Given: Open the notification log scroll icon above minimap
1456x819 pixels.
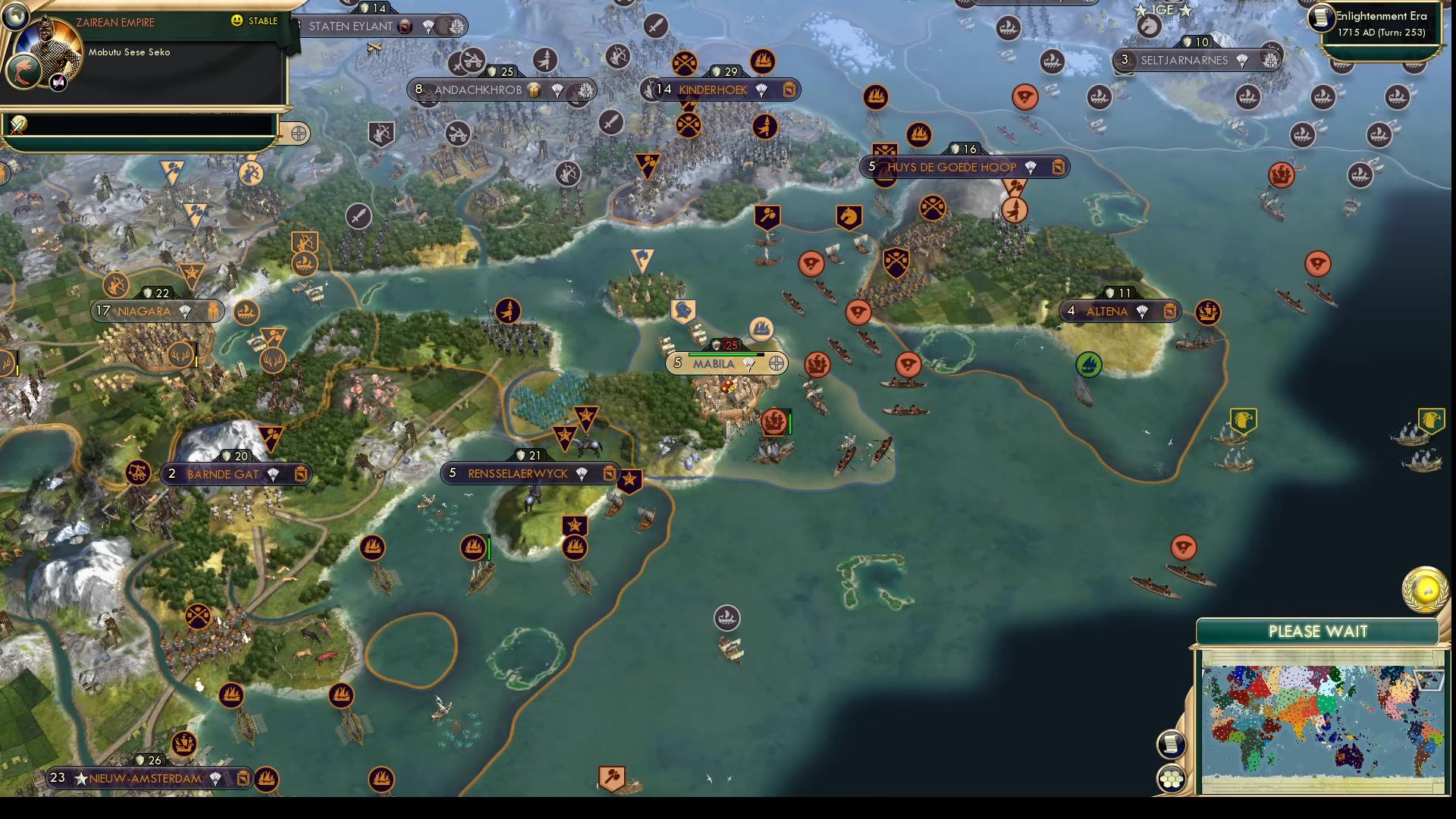Looking at the screenshot, I should 1171,745.
